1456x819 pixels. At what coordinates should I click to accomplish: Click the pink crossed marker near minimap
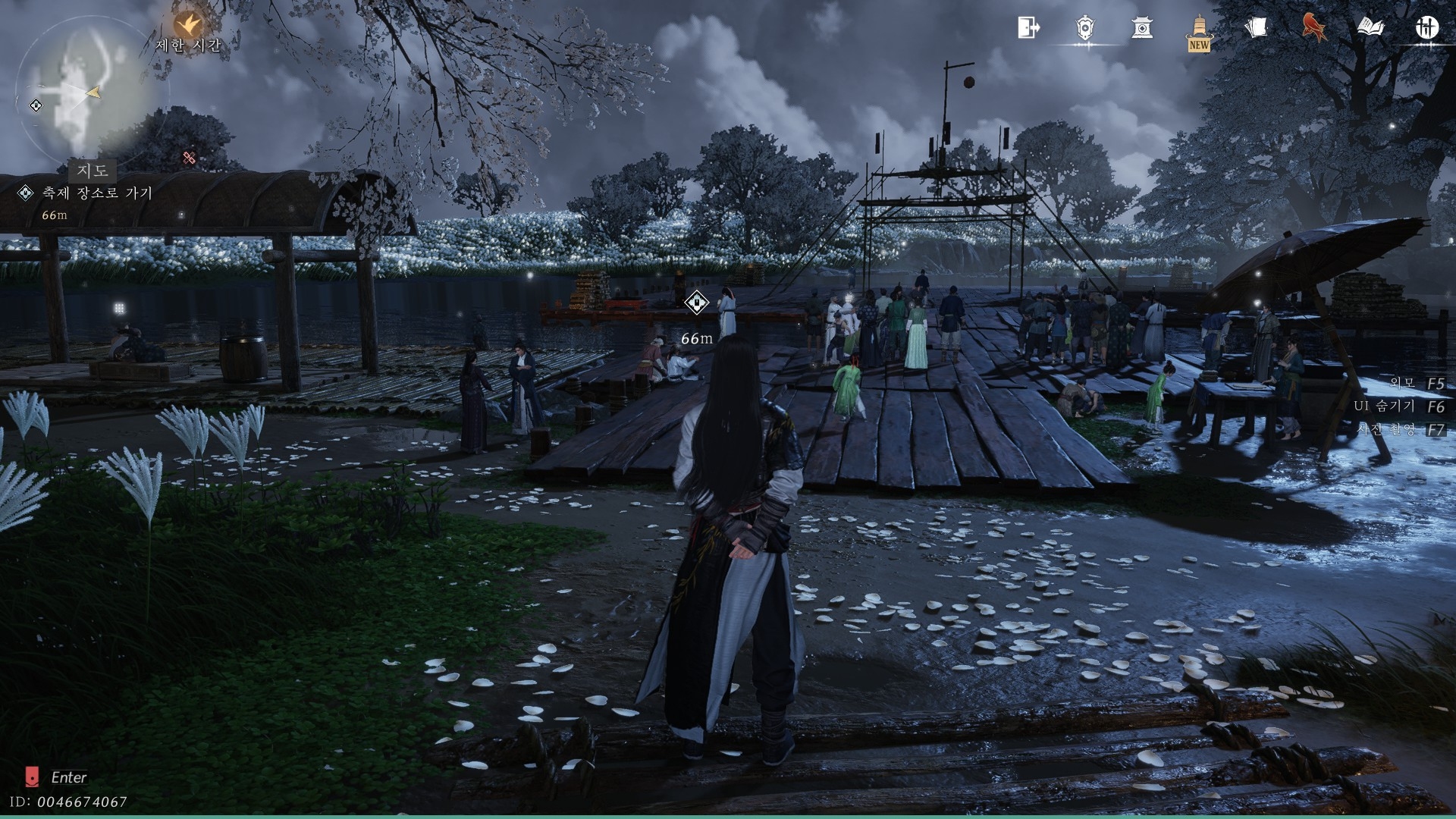pyautogui.click(x=190, y=158)
